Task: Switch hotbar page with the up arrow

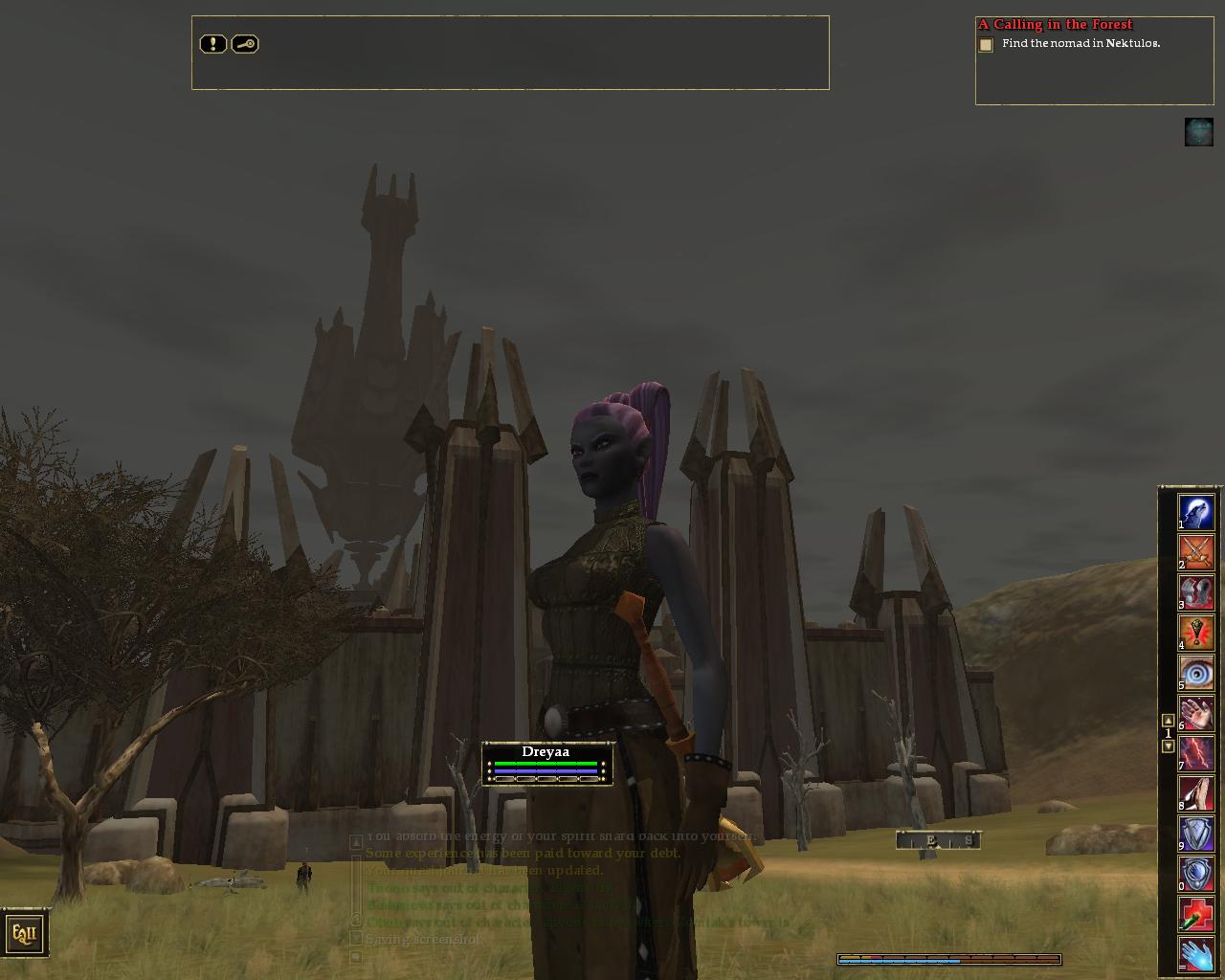Action: pyautogui.click(x=1168, y=721)
